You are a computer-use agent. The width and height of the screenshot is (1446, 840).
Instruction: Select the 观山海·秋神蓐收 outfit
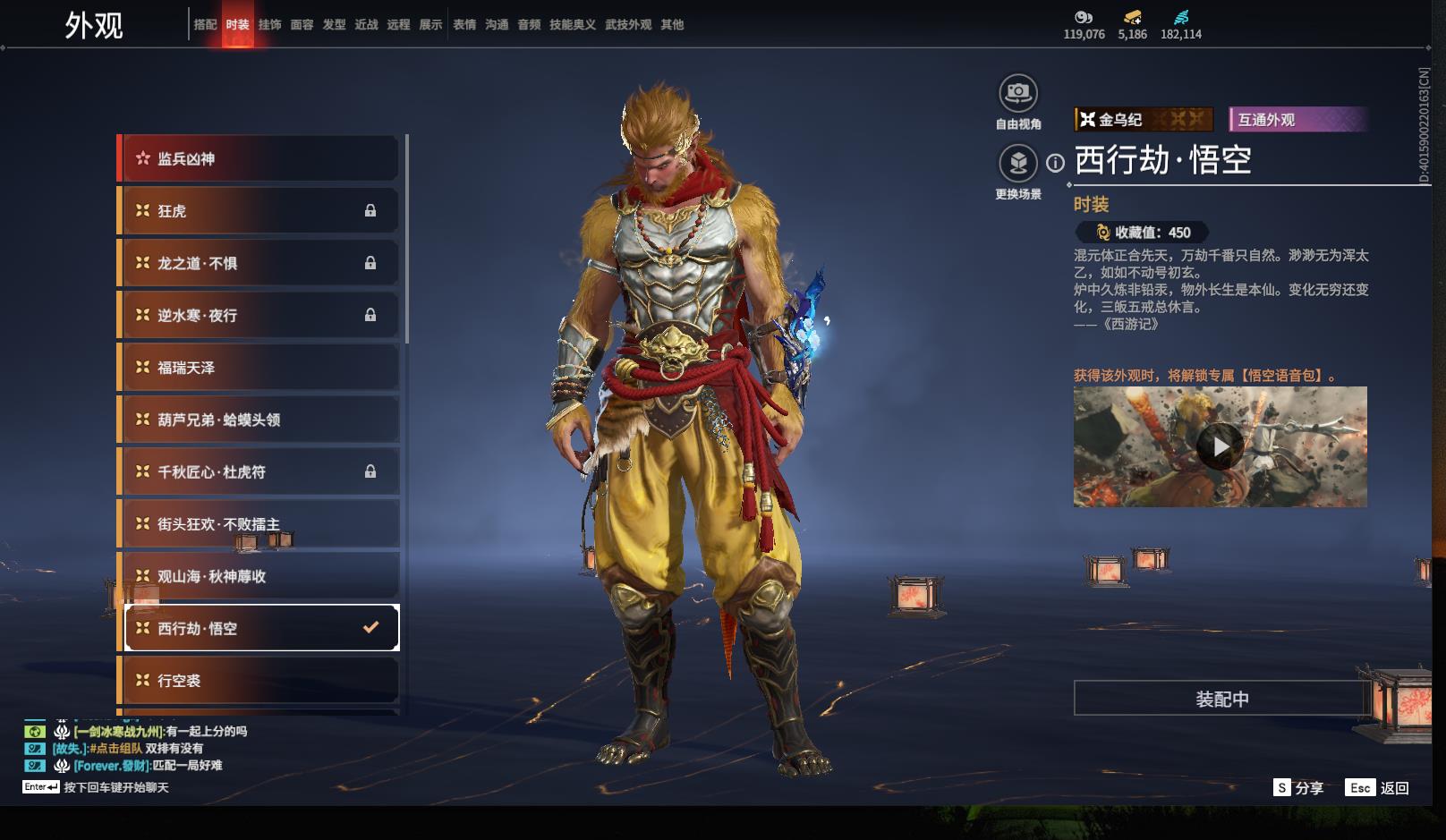point(259,576)
